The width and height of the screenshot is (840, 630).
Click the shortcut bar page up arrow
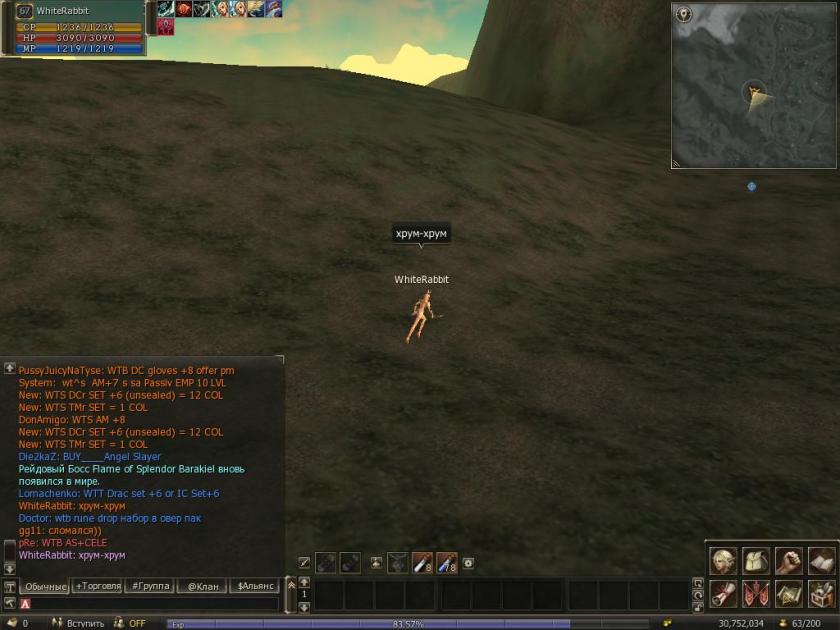(x=304, y=581)
